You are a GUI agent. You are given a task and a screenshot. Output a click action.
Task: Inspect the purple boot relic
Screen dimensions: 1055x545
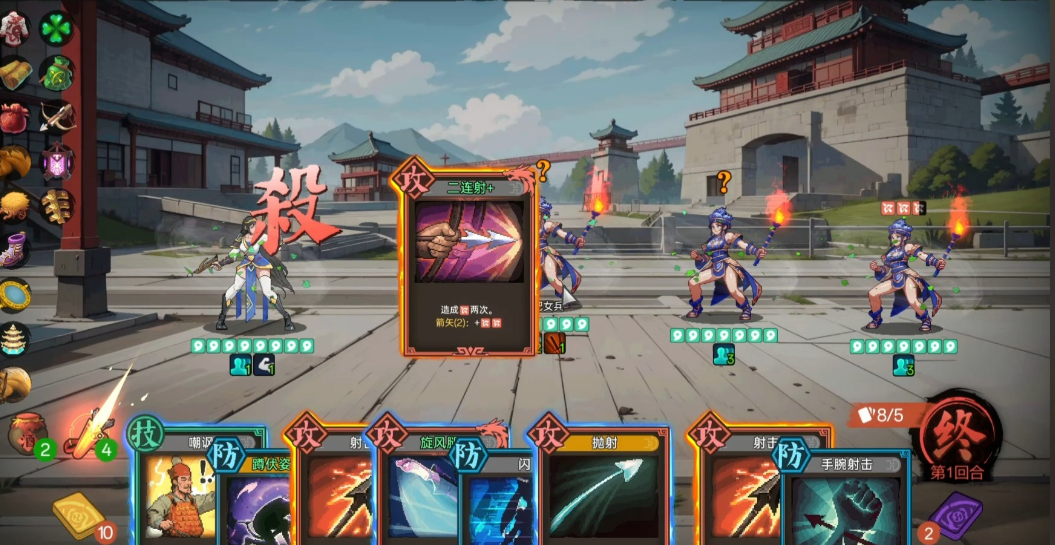click(14, 250)
